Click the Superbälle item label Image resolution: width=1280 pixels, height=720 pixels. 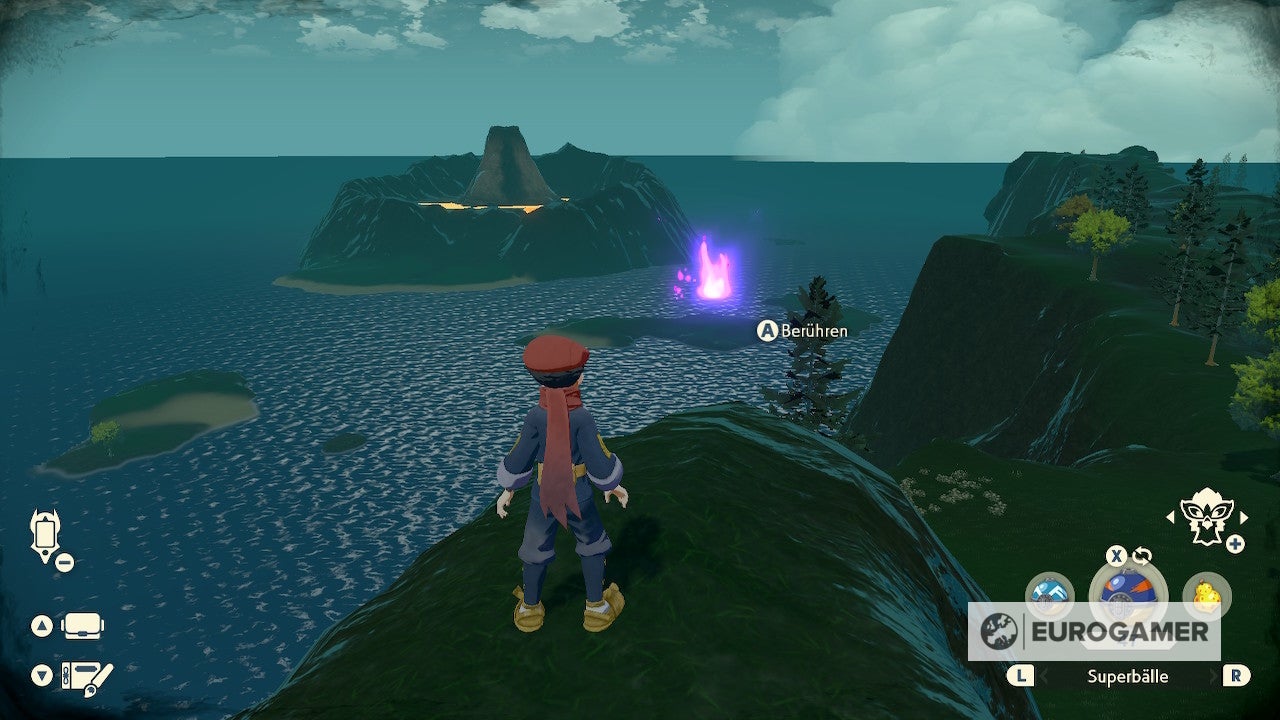(1127, 676)
